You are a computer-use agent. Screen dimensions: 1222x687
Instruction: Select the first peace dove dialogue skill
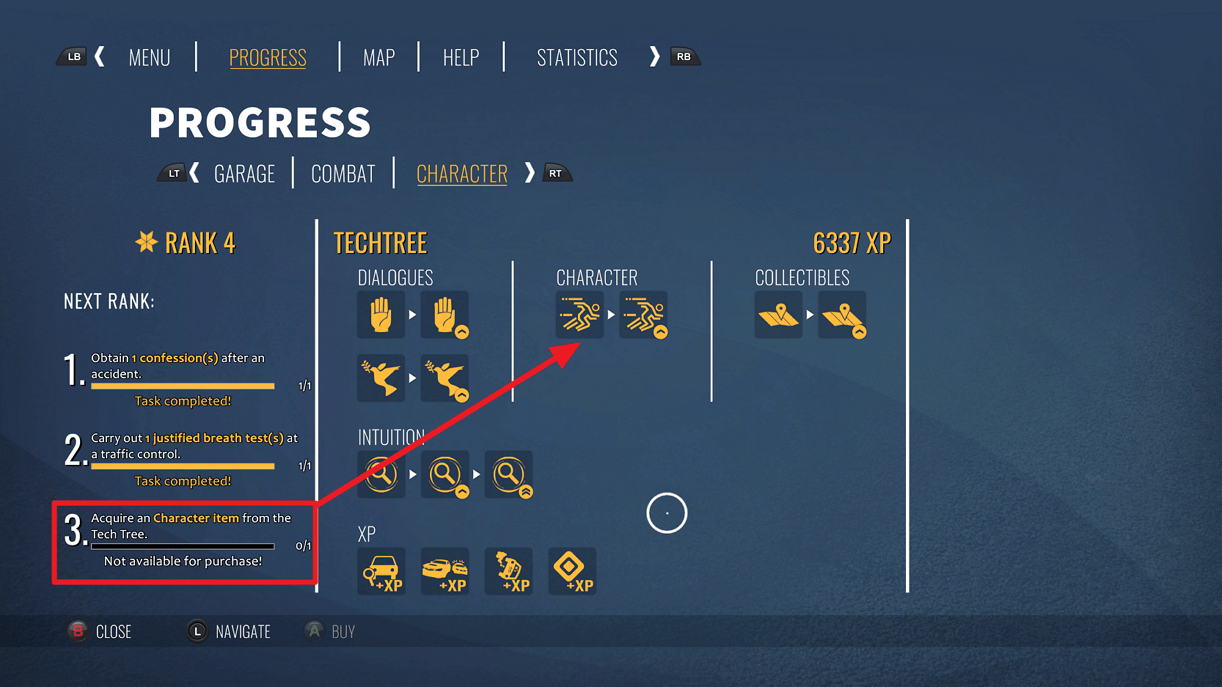(x=381, y=378)
